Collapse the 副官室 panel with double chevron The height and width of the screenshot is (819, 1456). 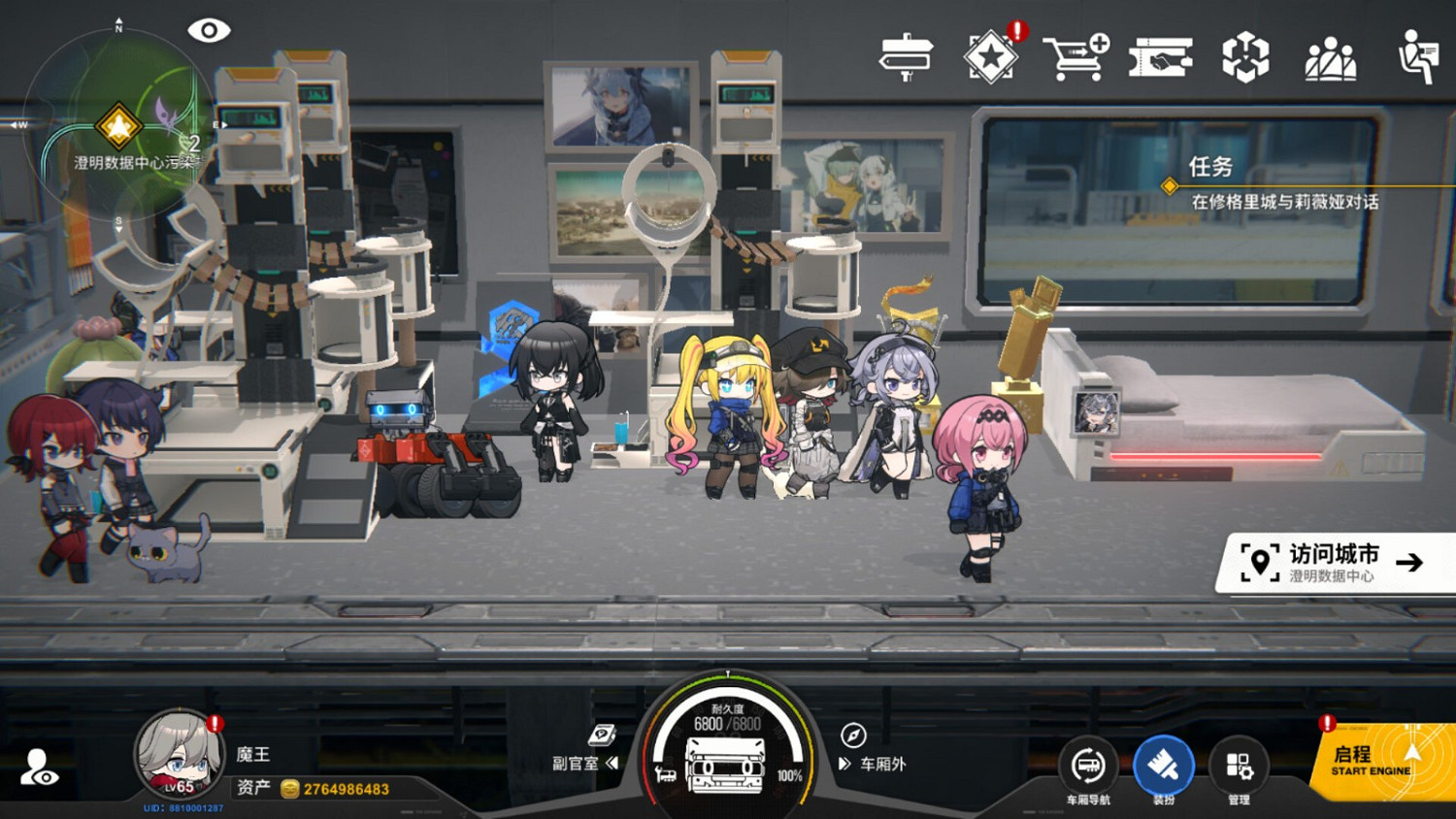click(x=612, y=764)
